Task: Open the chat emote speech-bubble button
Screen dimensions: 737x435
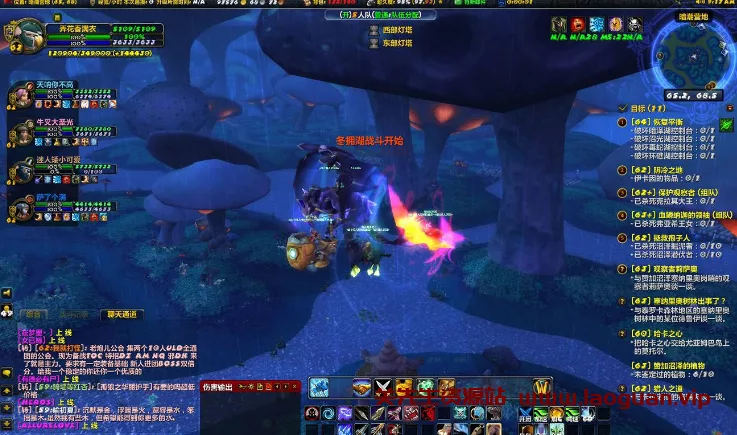Action: (6, 372)
